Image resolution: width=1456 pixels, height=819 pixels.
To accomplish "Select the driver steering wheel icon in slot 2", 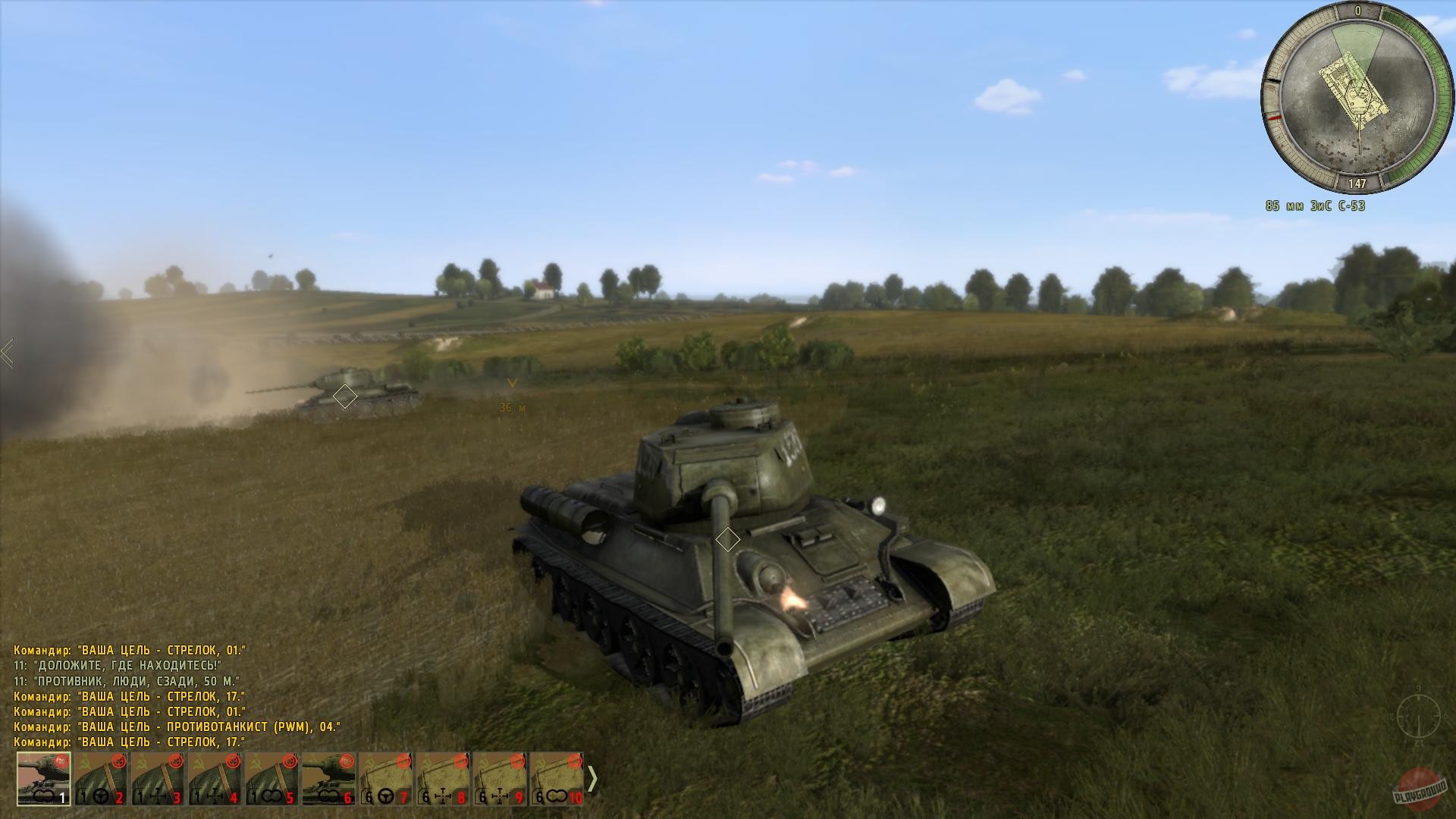I will [x=100, y=796].
